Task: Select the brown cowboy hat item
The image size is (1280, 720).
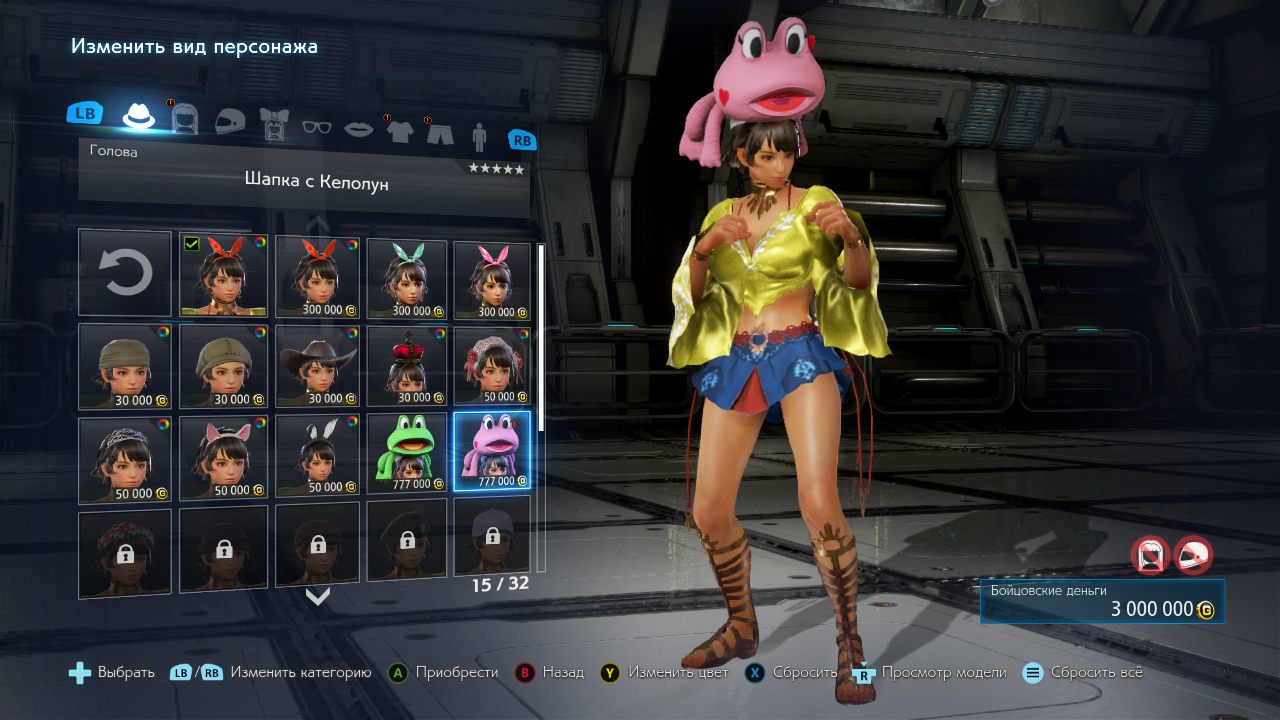Action: click(317, 365)
